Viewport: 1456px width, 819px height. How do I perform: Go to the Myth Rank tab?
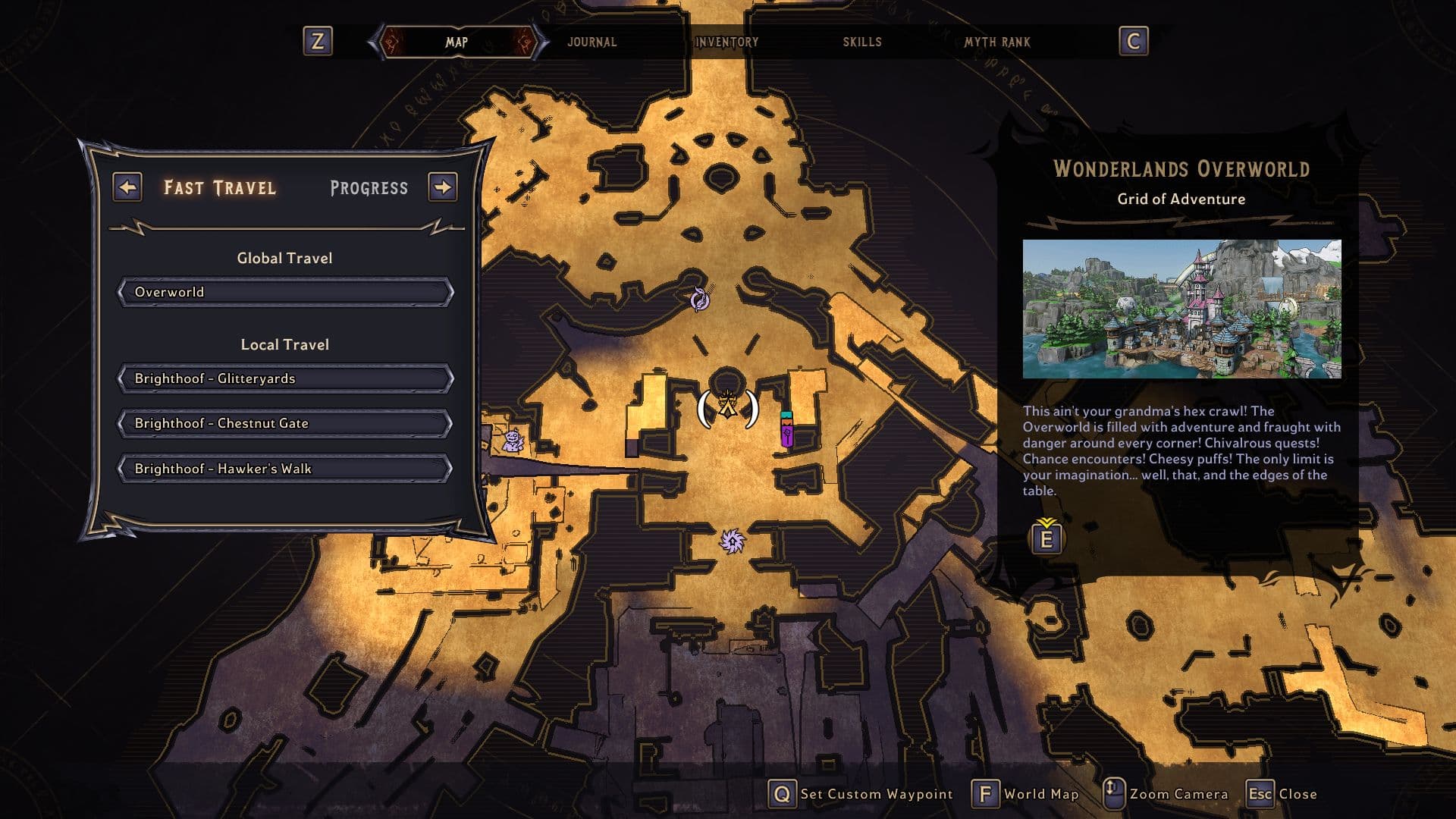click(997, 42)
